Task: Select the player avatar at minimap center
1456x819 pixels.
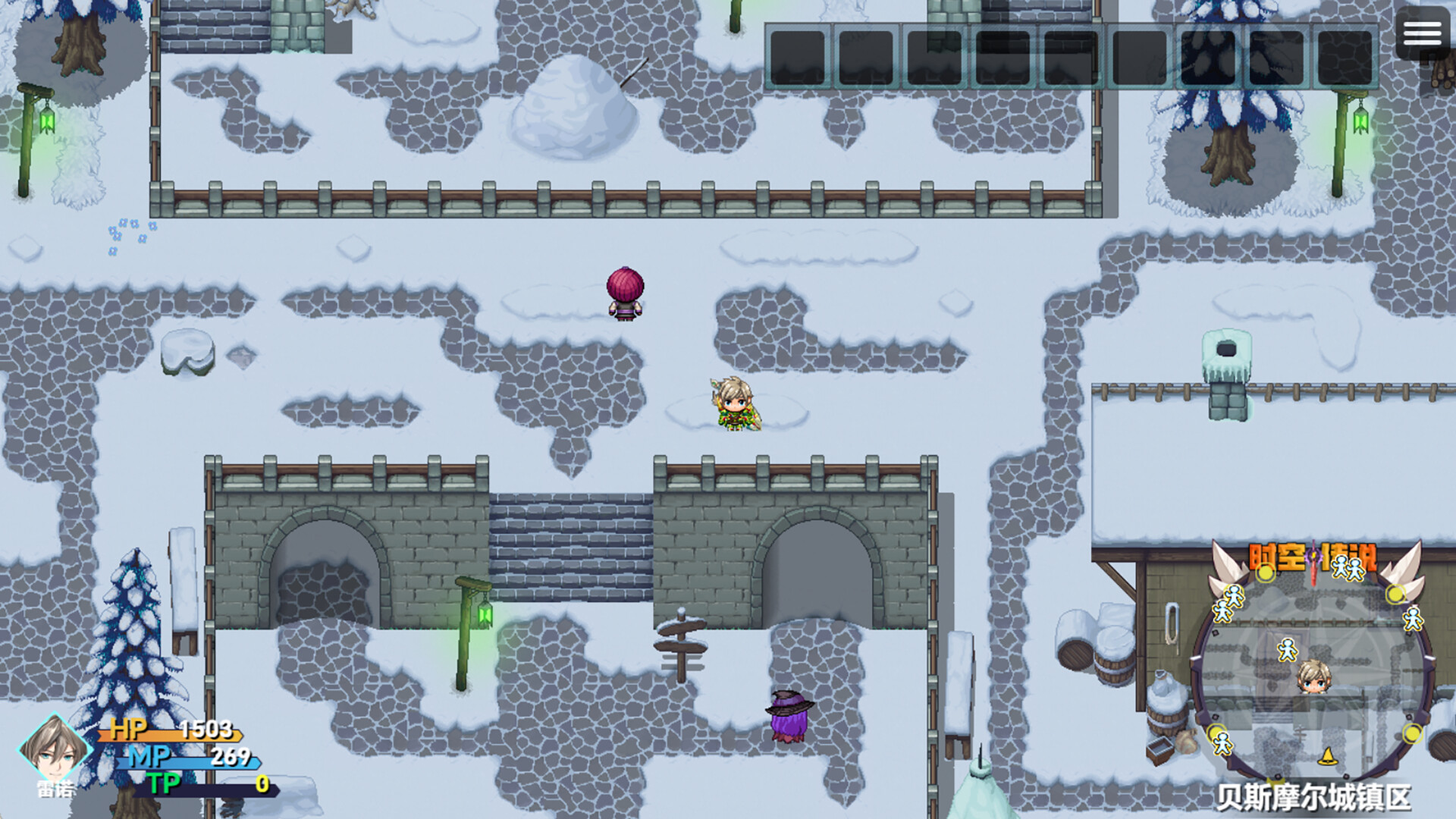Action: tap(1313, 678)
